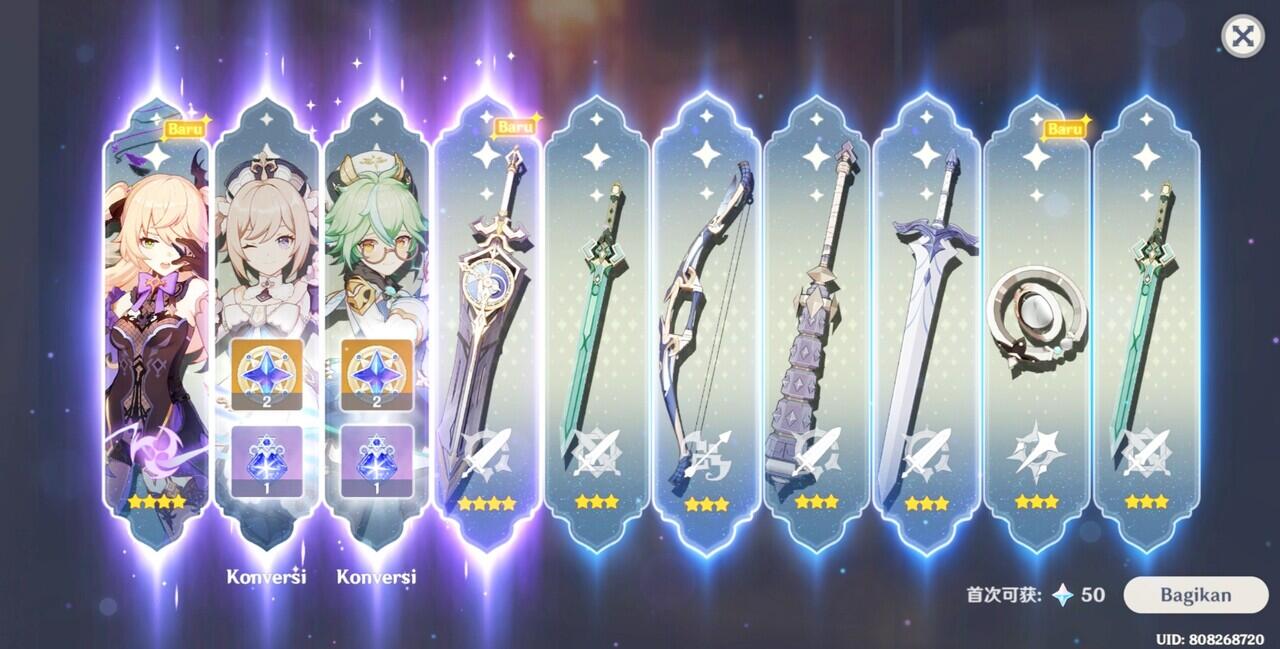Choose the Debate Club mace card
Image resolution: width=1280 pixels, height=649 pixels.
tap(816, 320)
